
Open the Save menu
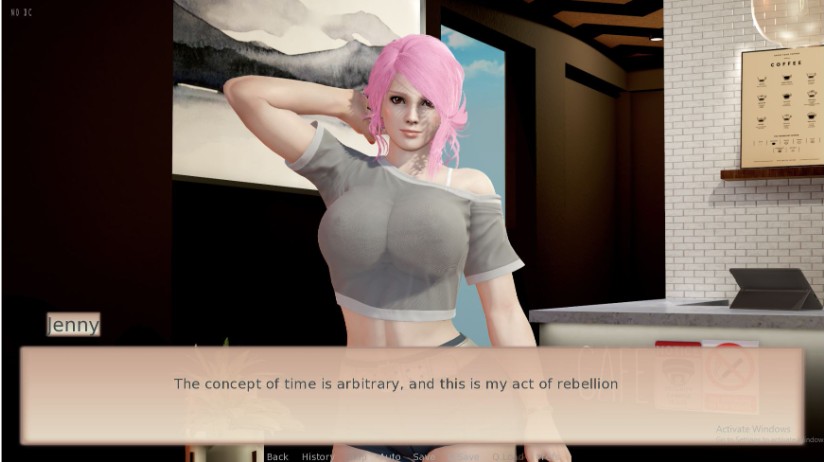click(x=423, y=456)
